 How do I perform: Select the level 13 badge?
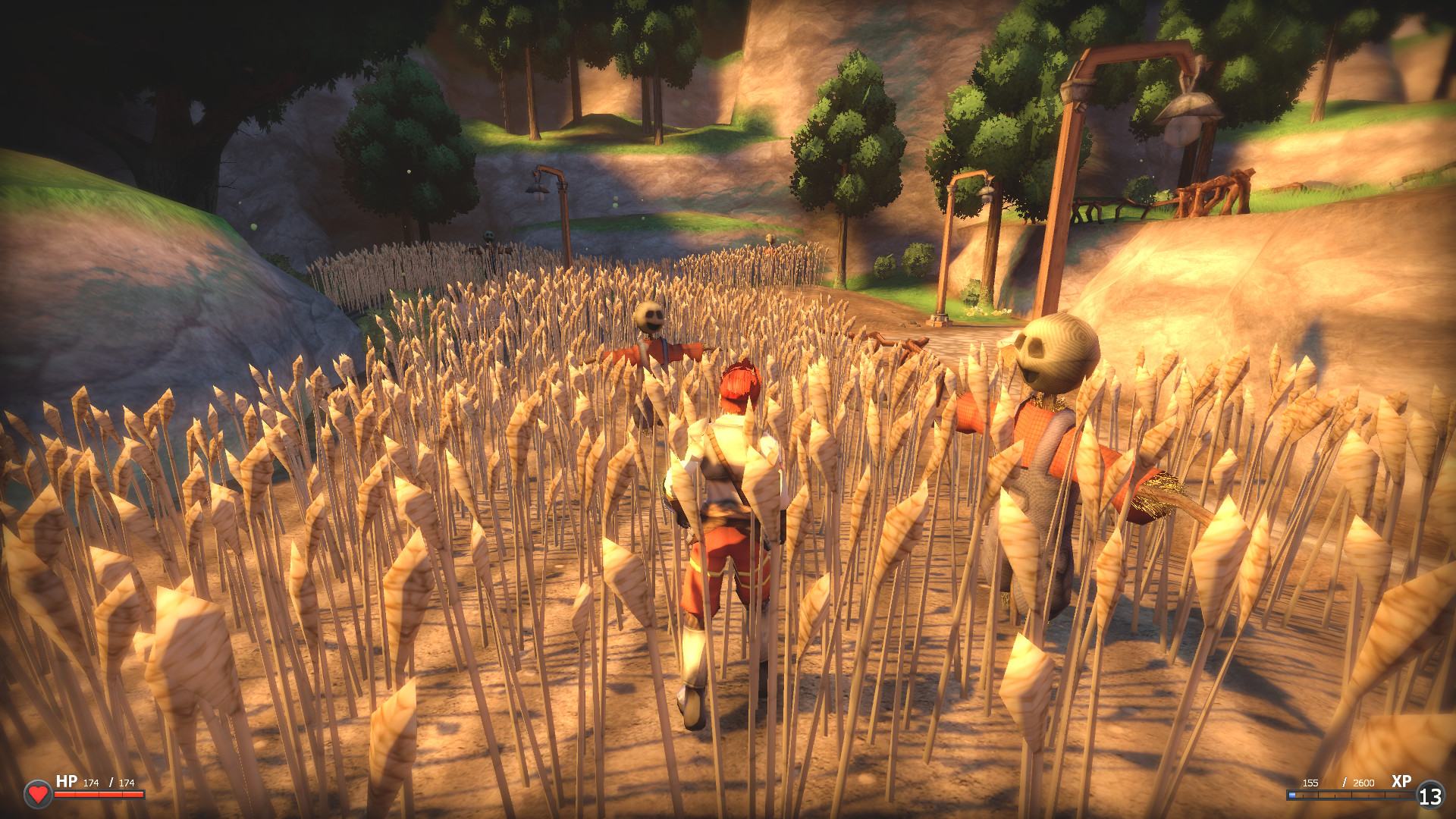click(x=1430, y=796)
